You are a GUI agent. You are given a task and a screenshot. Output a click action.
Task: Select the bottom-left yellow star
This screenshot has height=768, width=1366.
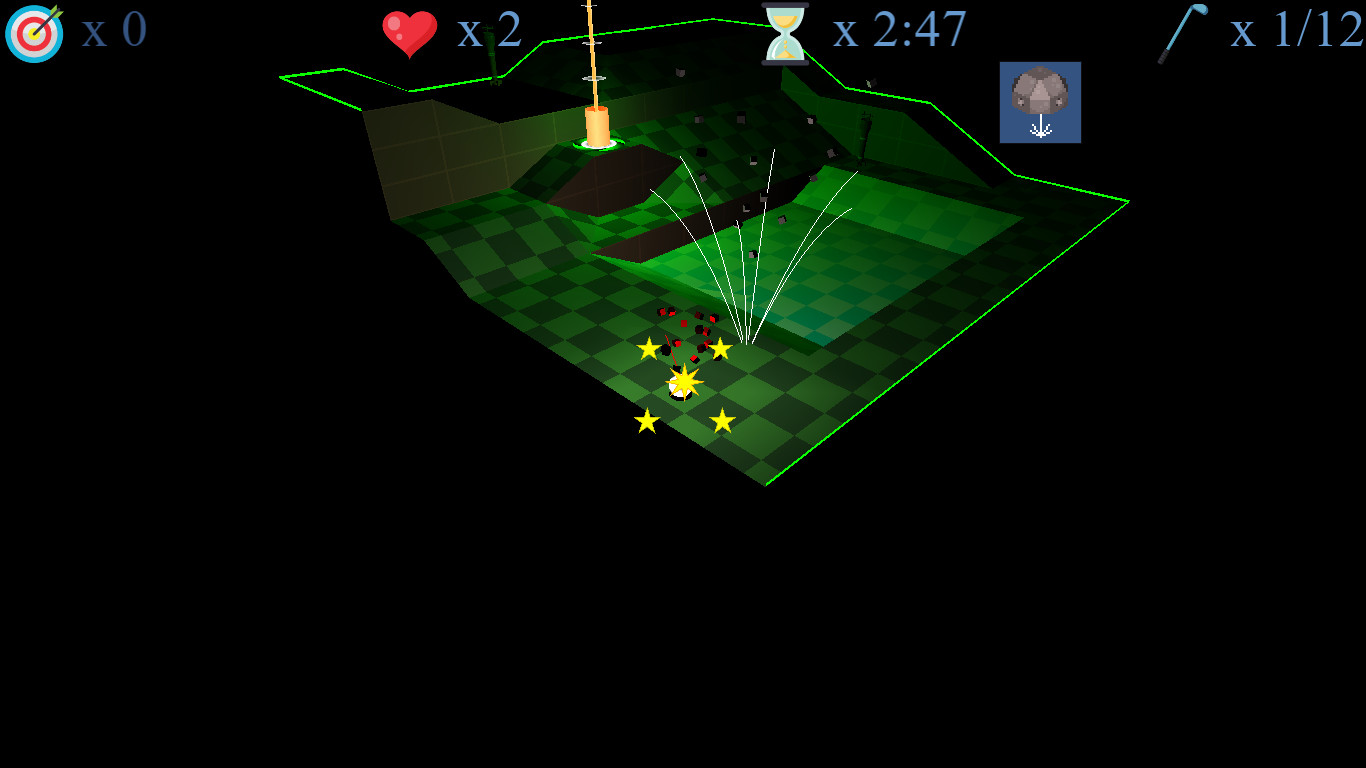646,421
